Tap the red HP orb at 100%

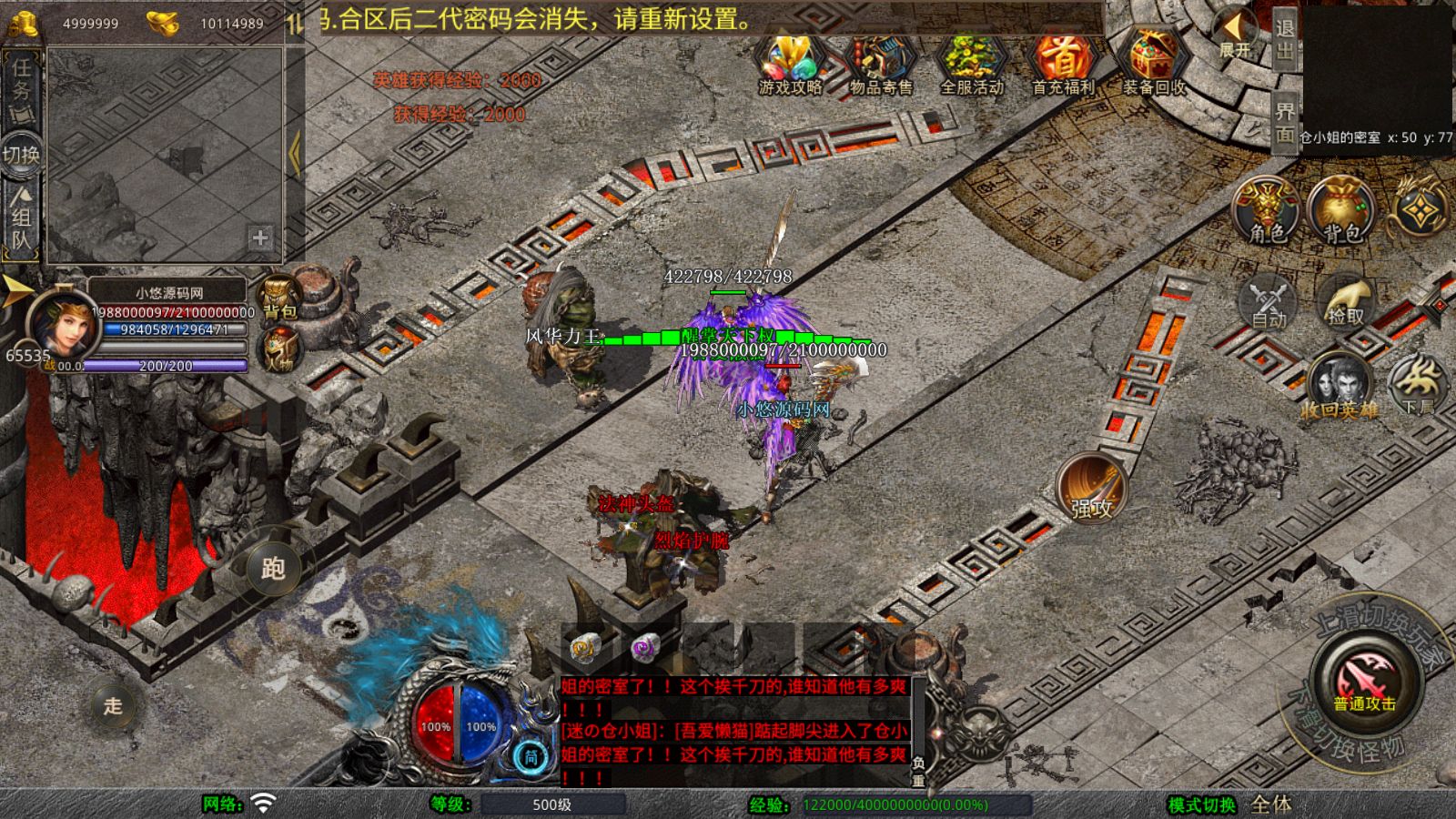(x=434, y=723)
